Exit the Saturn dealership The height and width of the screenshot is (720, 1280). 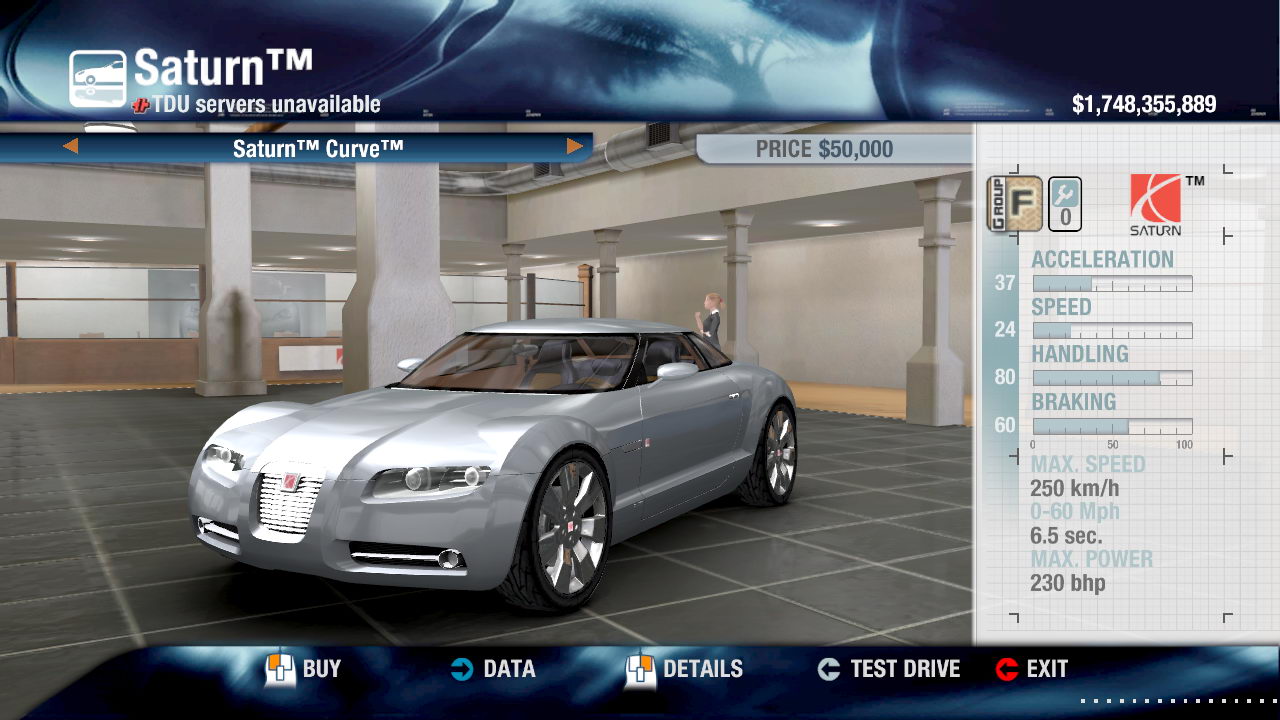click(x=1032, y=669)
